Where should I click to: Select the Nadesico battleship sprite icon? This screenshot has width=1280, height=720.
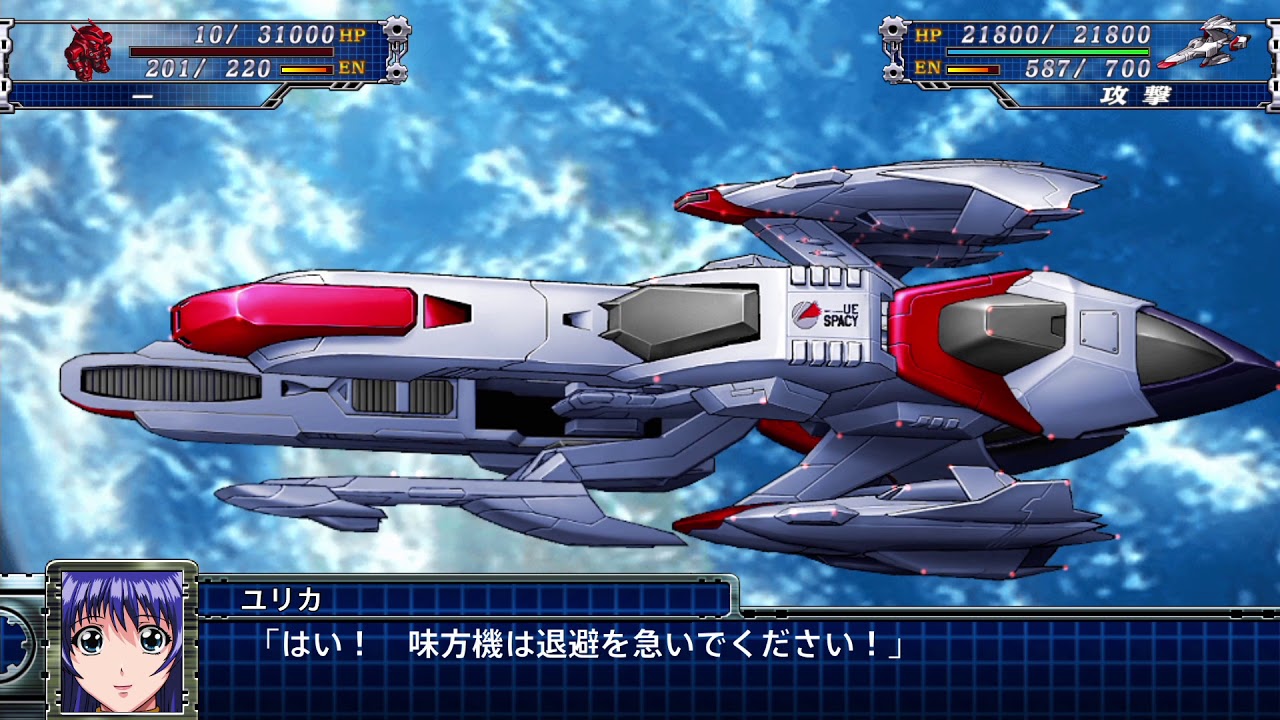1196,44
